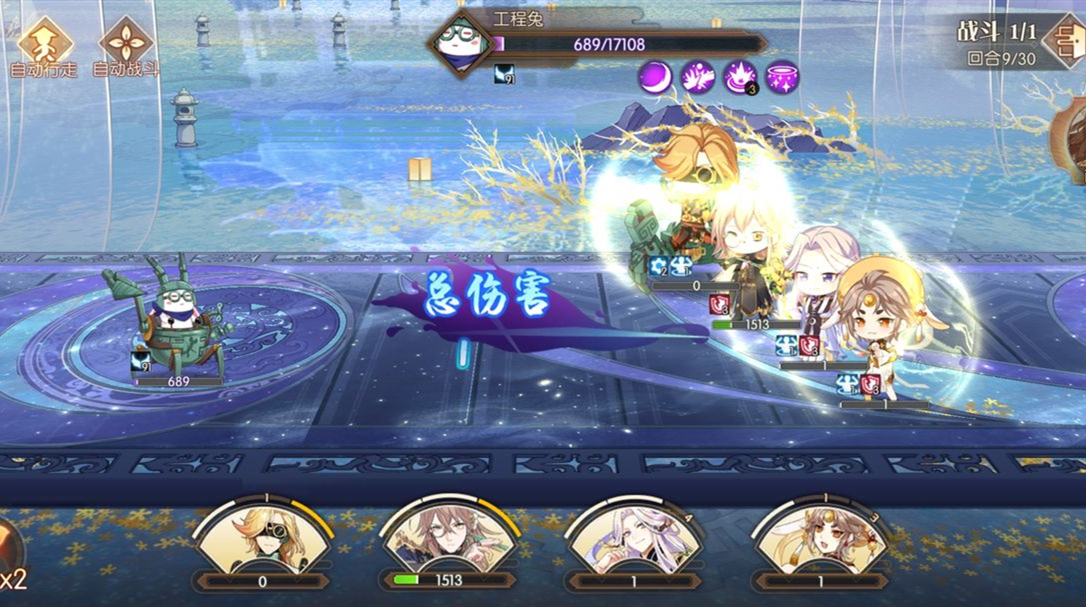Inspect the sparkling halo ring skill icon
This screenshot has height=607, width=1086.
tap(783, 77)
